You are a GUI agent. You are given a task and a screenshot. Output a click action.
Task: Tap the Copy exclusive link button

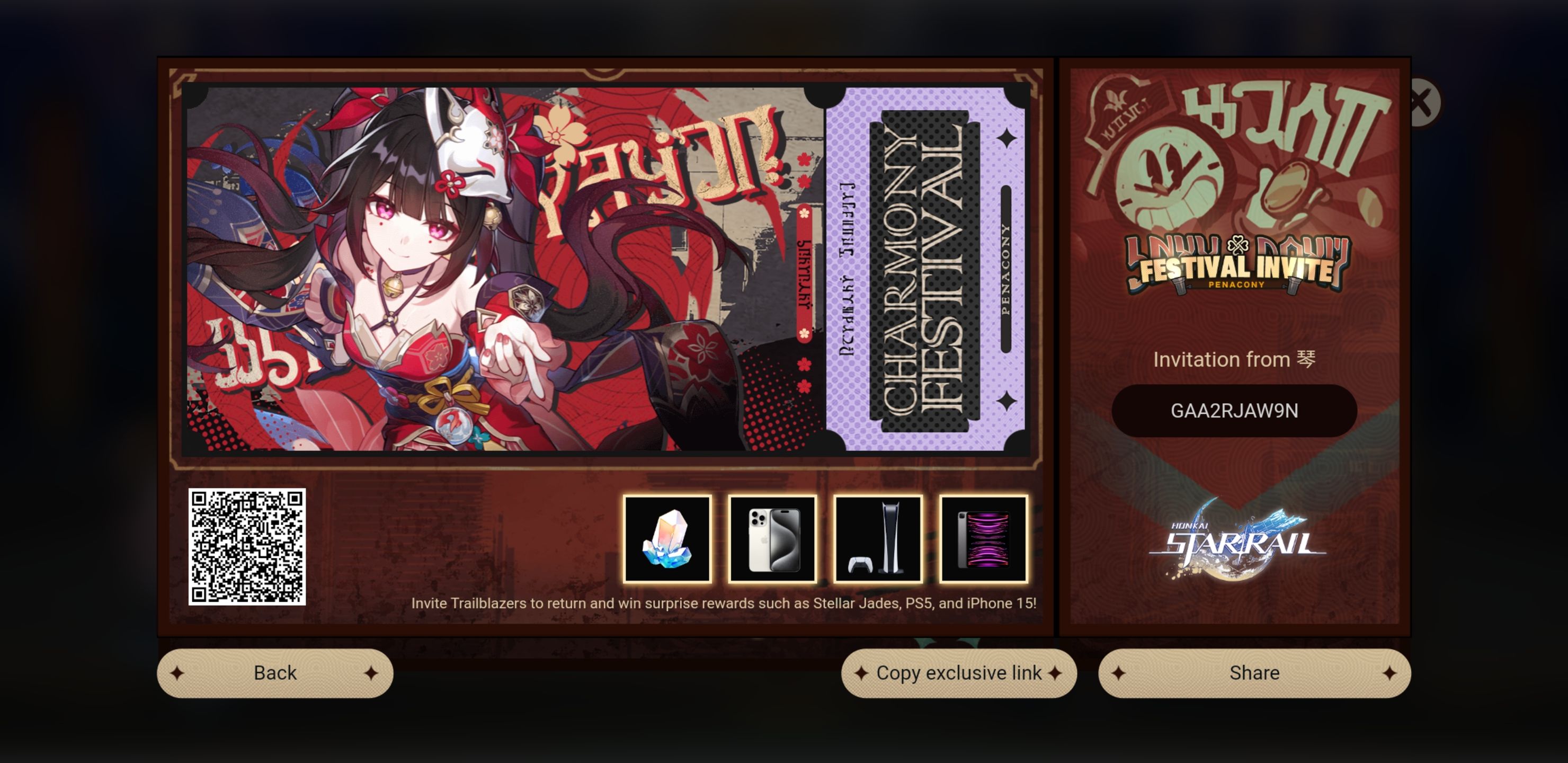[x=959, y=672]
